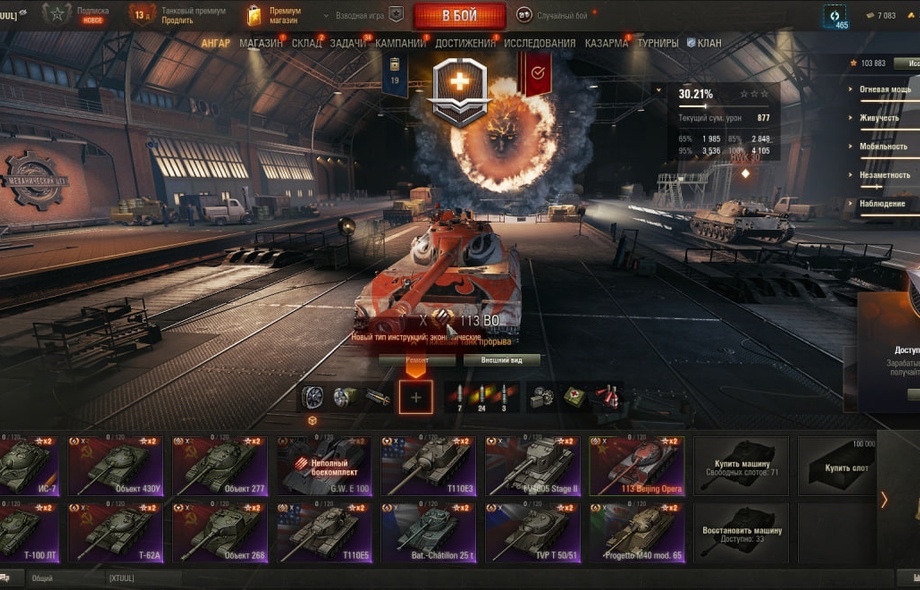The height and width of the screenshot is (590, 920).
Task: Go to the Кампании tab
Action: (400, 44)
